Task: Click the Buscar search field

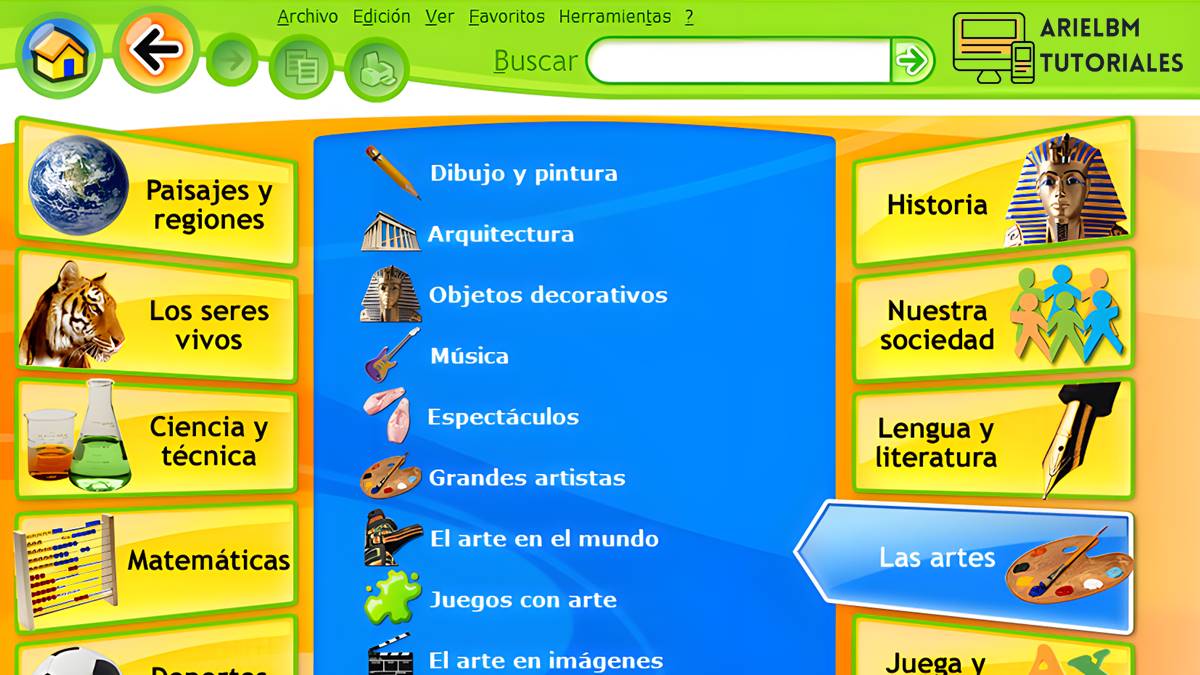Action: pos(738,61)
